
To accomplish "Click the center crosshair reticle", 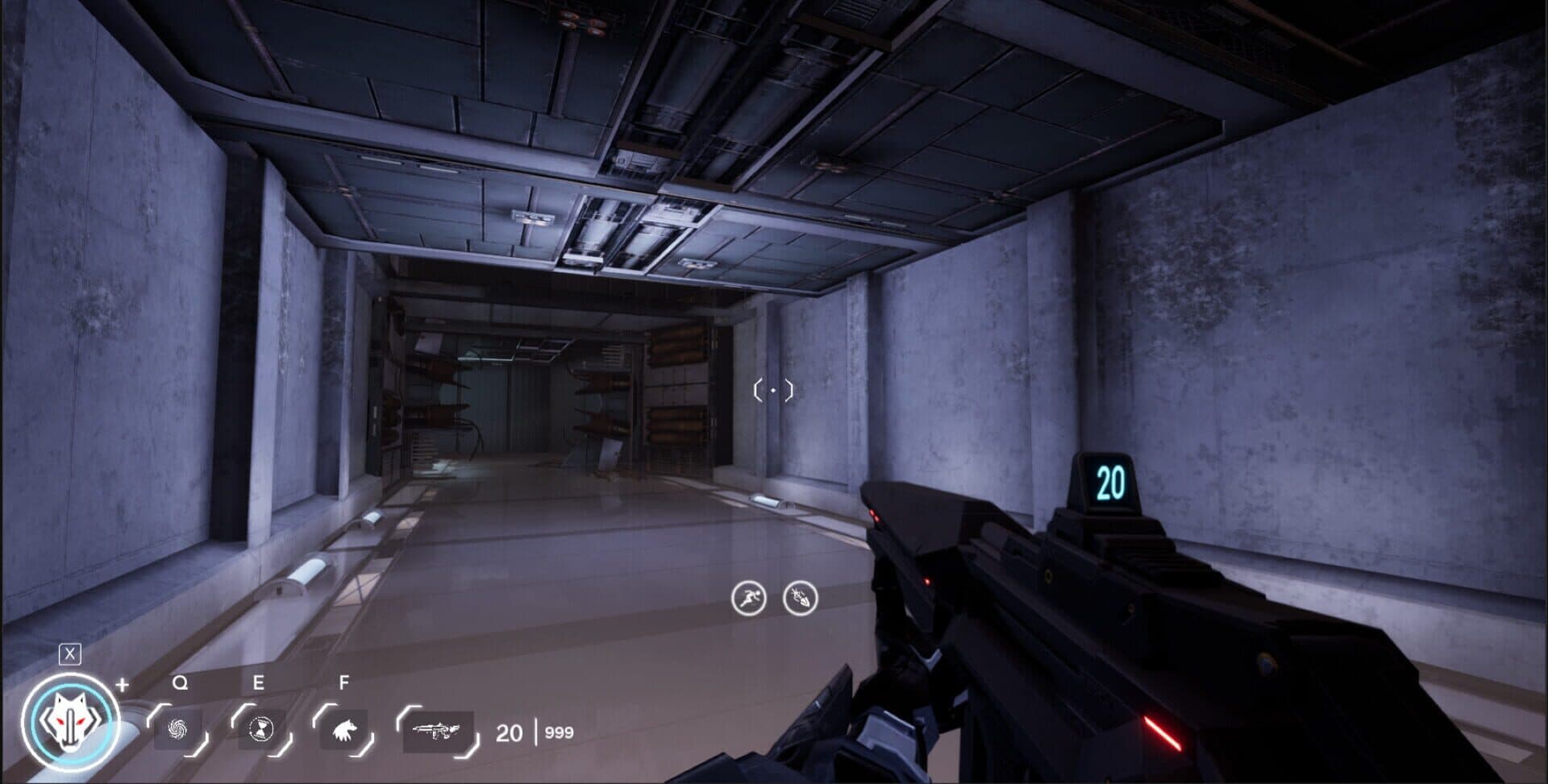I will coord(773,390).
